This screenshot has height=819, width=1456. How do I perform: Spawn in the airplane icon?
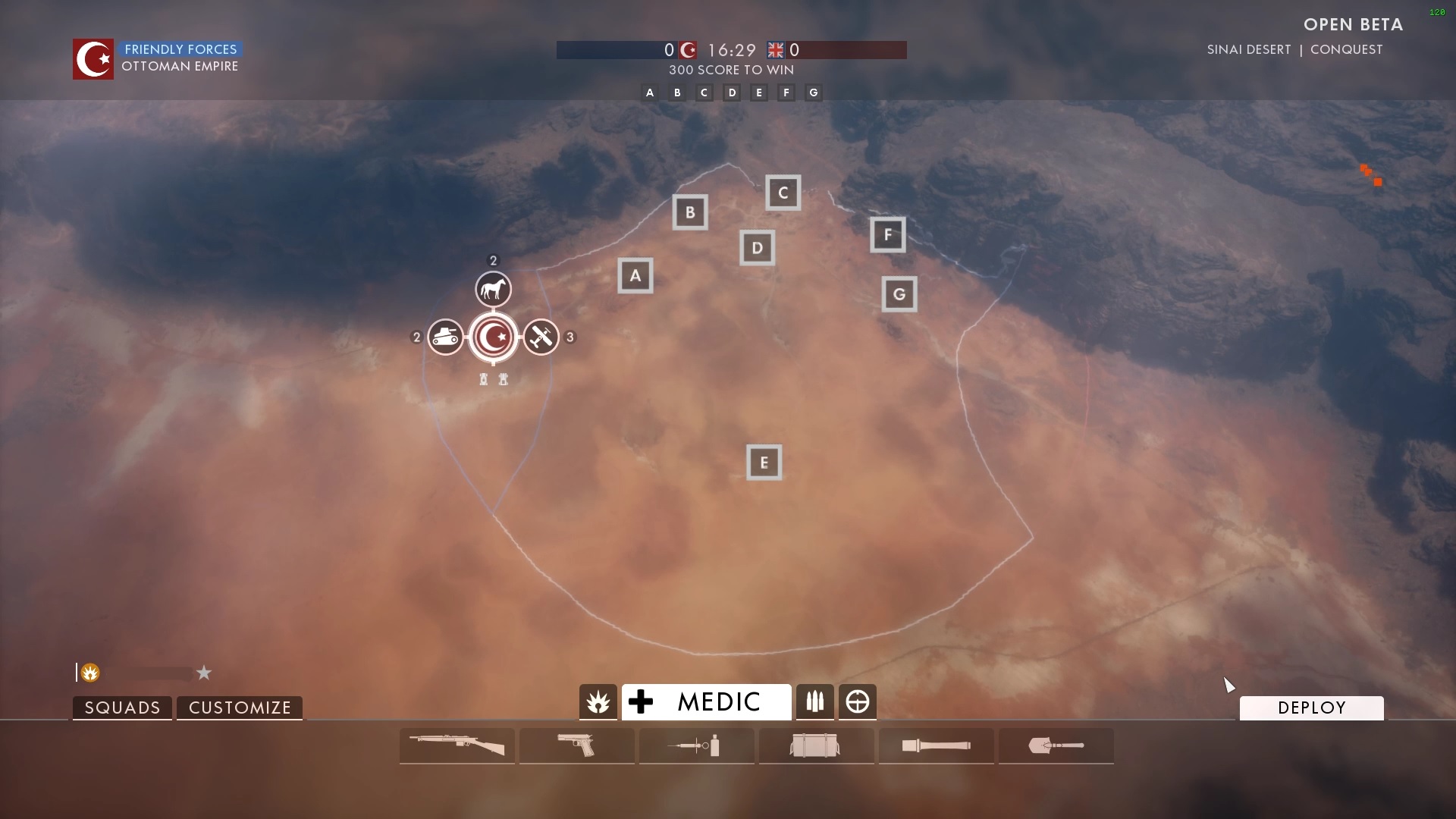pyautogui.click(x=541, y=337)
